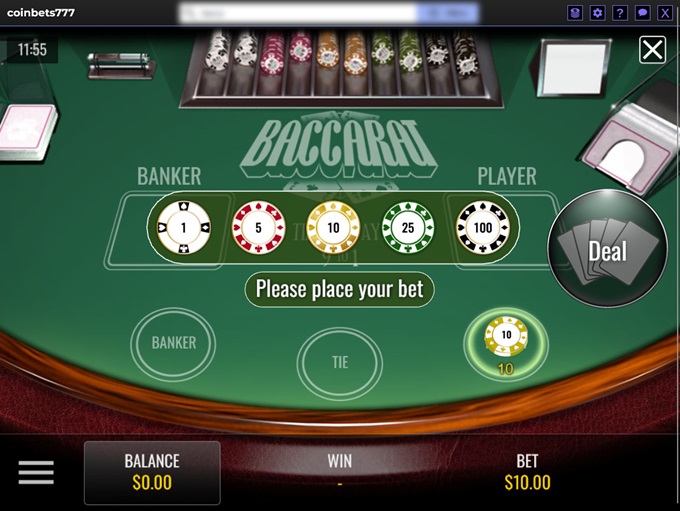Open the hamburger menu
Image resolution: width=680 pixels, height=511 pixels.
[36, 473]
